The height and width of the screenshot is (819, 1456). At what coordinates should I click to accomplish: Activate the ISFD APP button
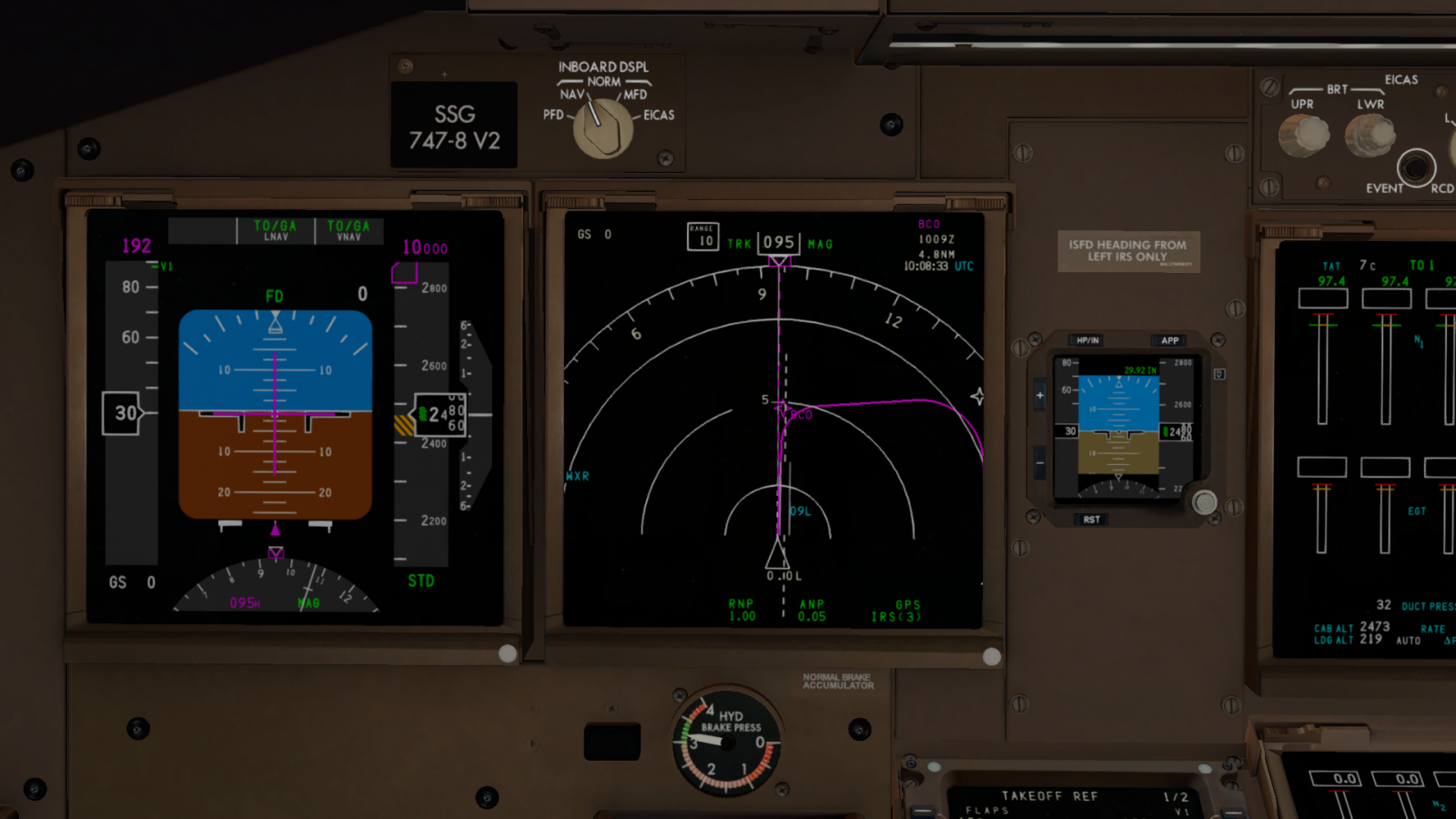(x=1169, y=340)
